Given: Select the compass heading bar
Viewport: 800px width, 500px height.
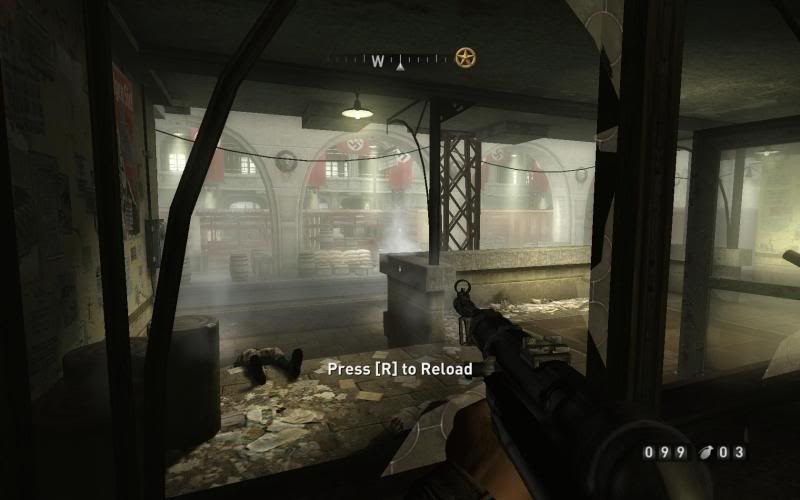Looking at the screenshot, I should [x=388, y=61].
